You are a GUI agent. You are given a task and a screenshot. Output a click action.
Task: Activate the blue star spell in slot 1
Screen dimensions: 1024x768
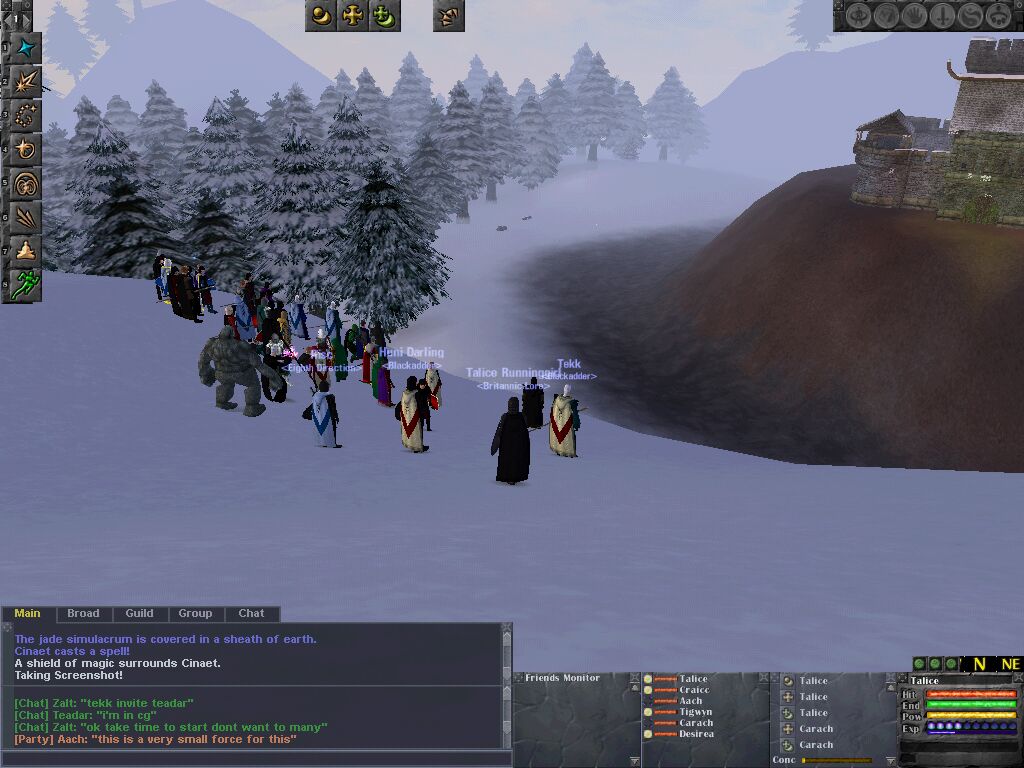pyautogui.click(x=25, y=48)
